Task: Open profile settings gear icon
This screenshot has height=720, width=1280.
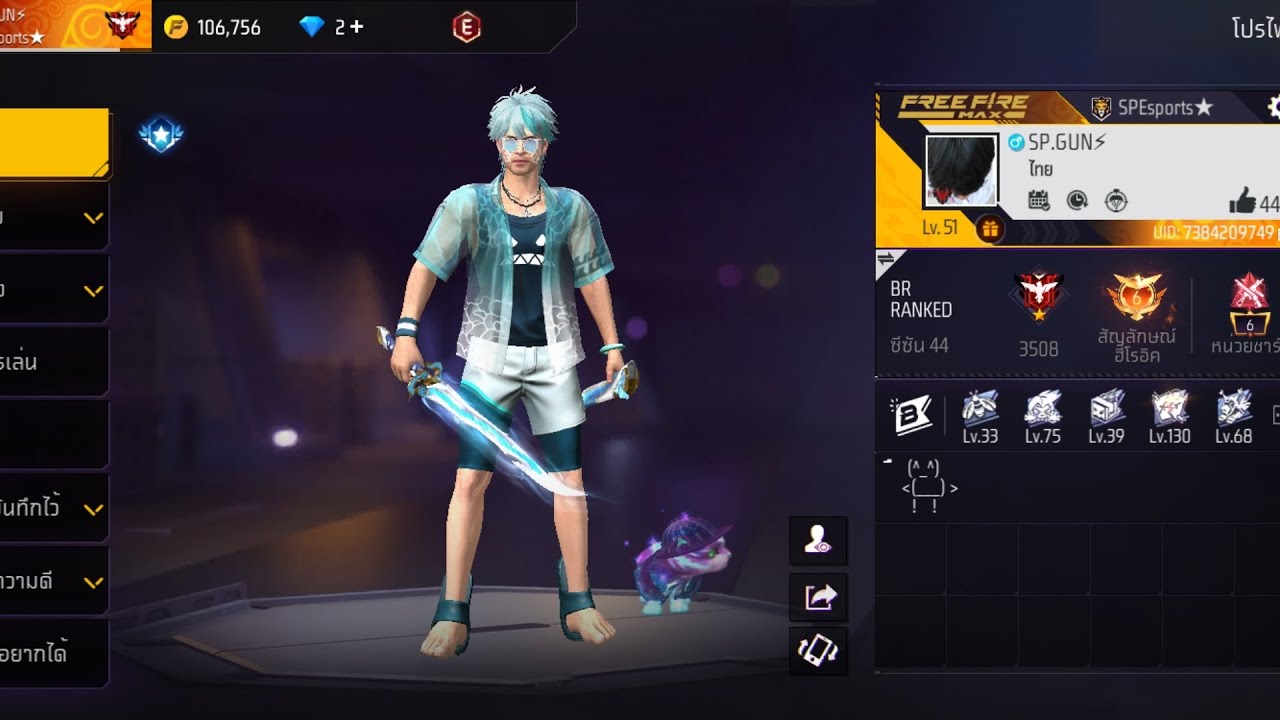Action: (x=1273, y=107)
